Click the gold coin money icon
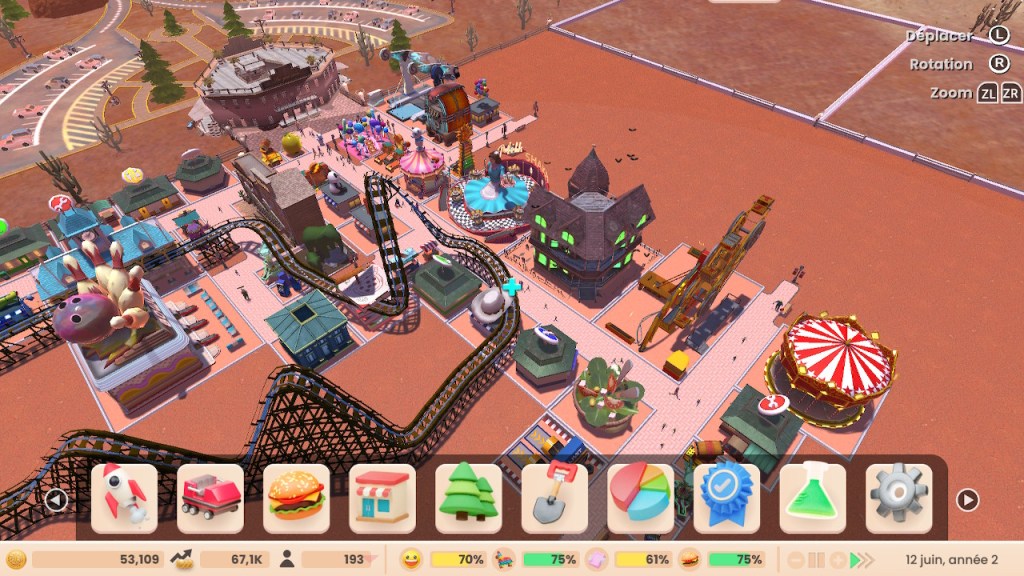1024x576 pixels. pyautogui.click(x=16, y=560)
